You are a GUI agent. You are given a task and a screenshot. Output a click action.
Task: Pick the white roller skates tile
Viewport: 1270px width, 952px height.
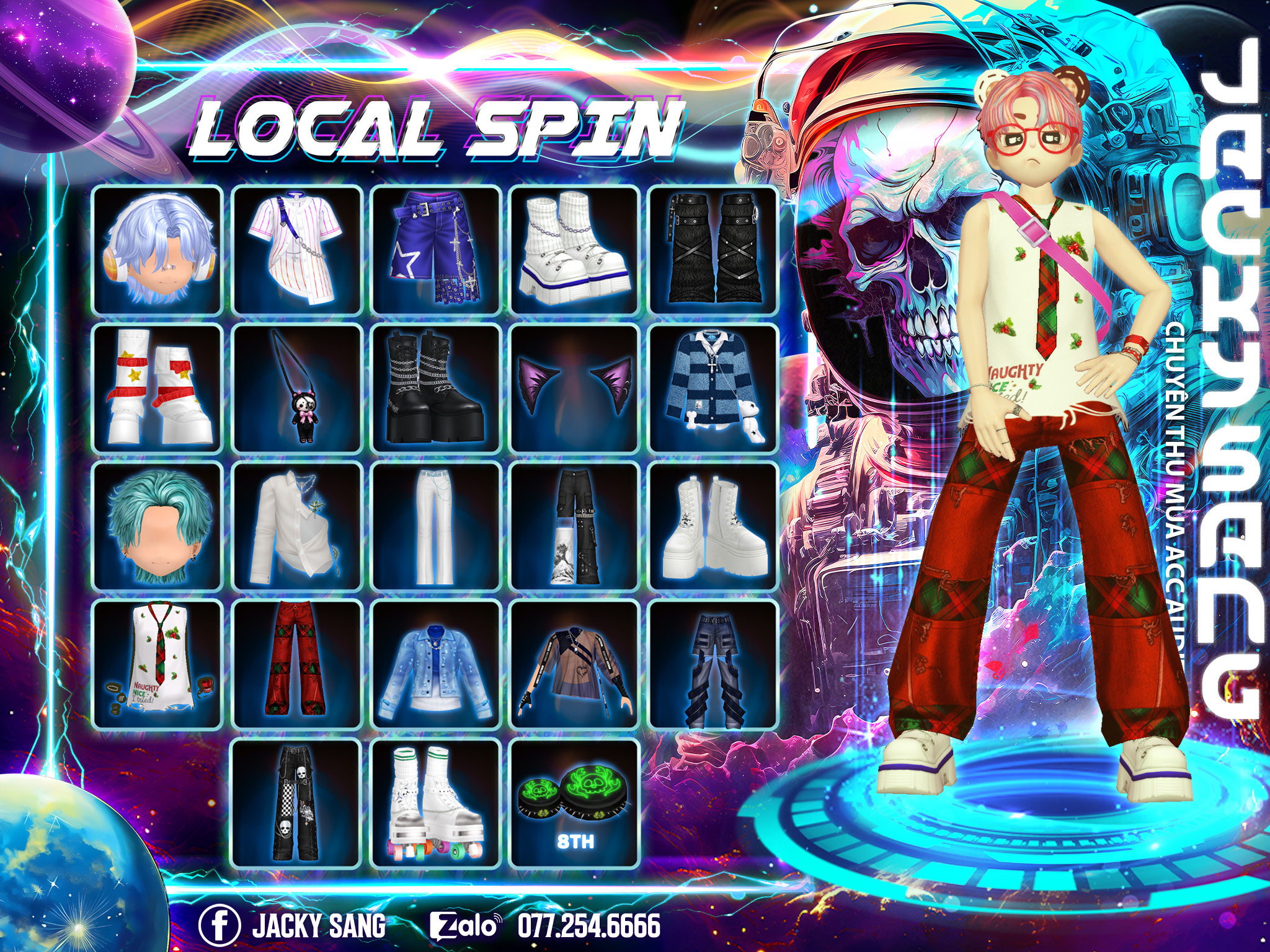(435, 804)
